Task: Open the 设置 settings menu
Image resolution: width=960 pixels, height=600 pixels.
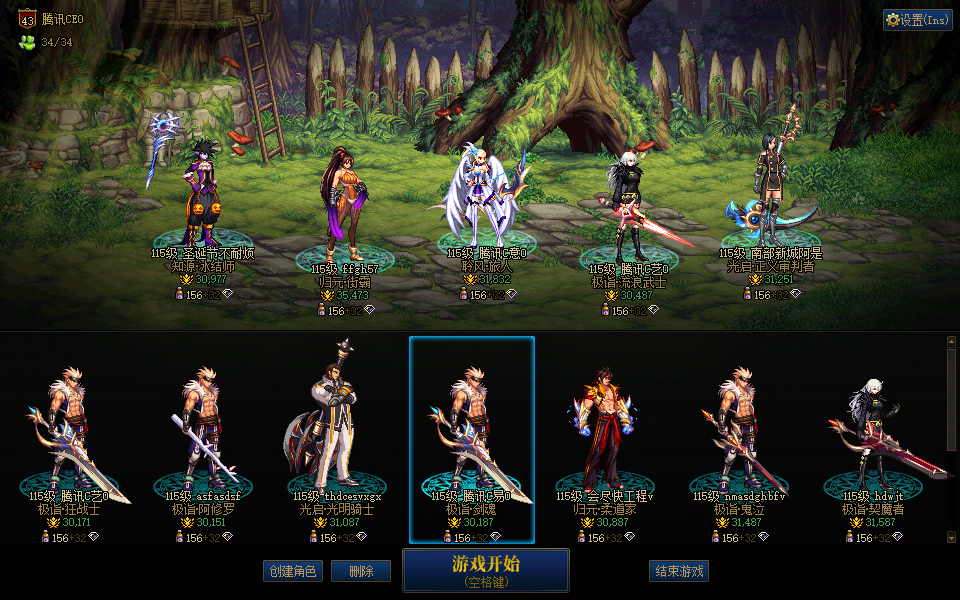Action: click(917, 20)
